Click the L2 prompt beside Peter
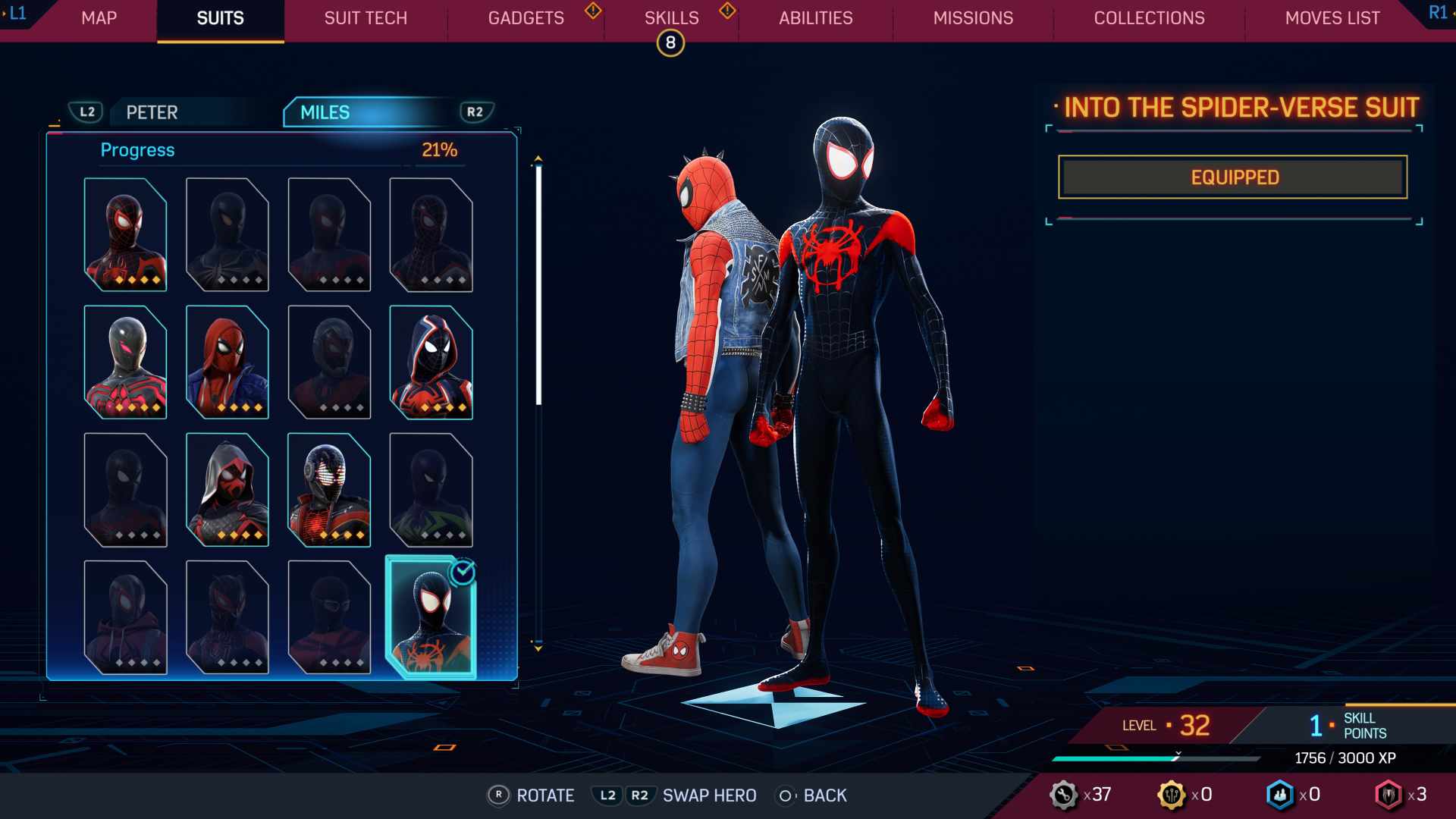This screenshot has width=1456, height=819. tap(86, 111)
